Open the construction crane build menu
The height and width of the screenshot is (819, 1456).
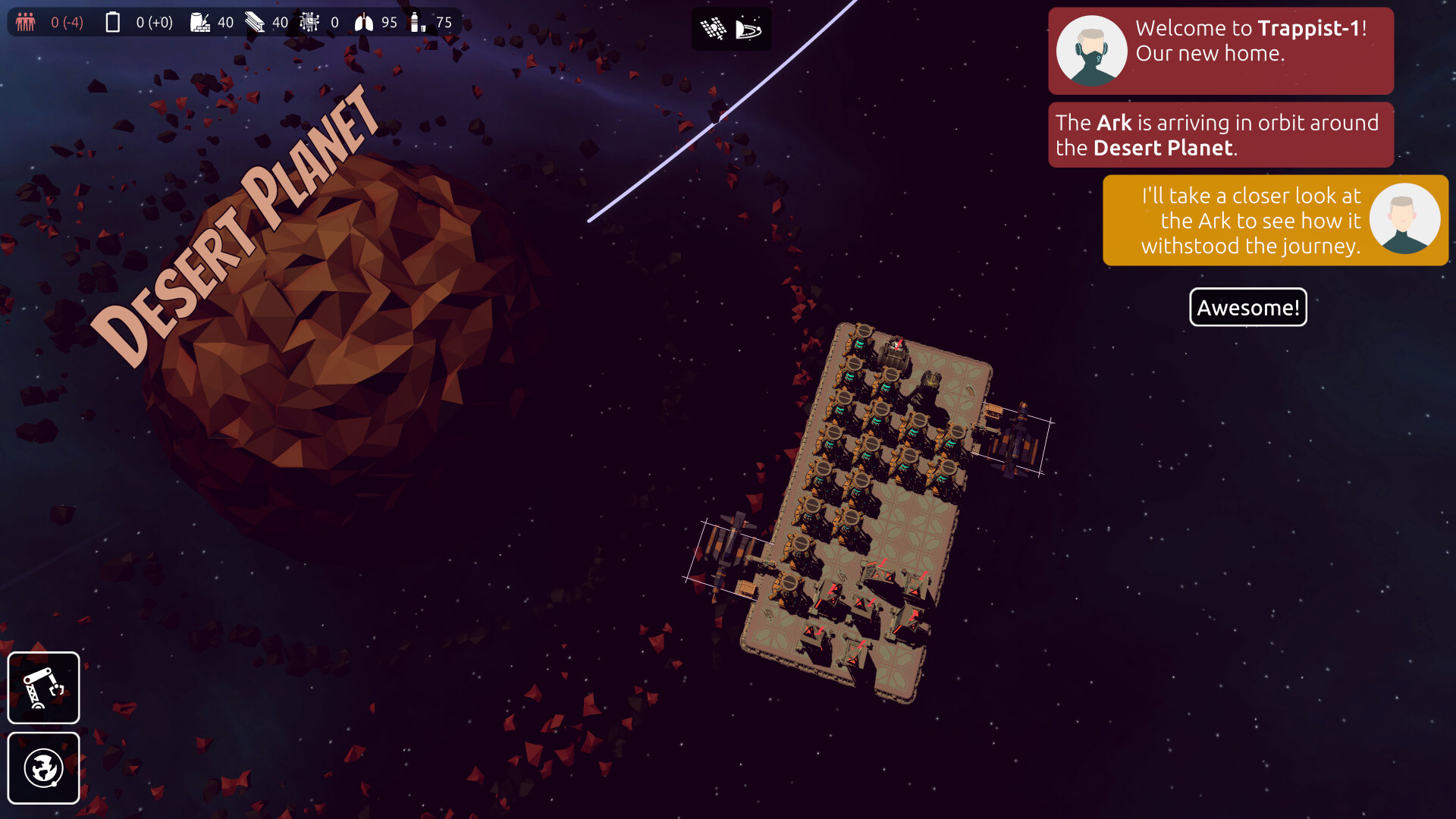(43, 687)
